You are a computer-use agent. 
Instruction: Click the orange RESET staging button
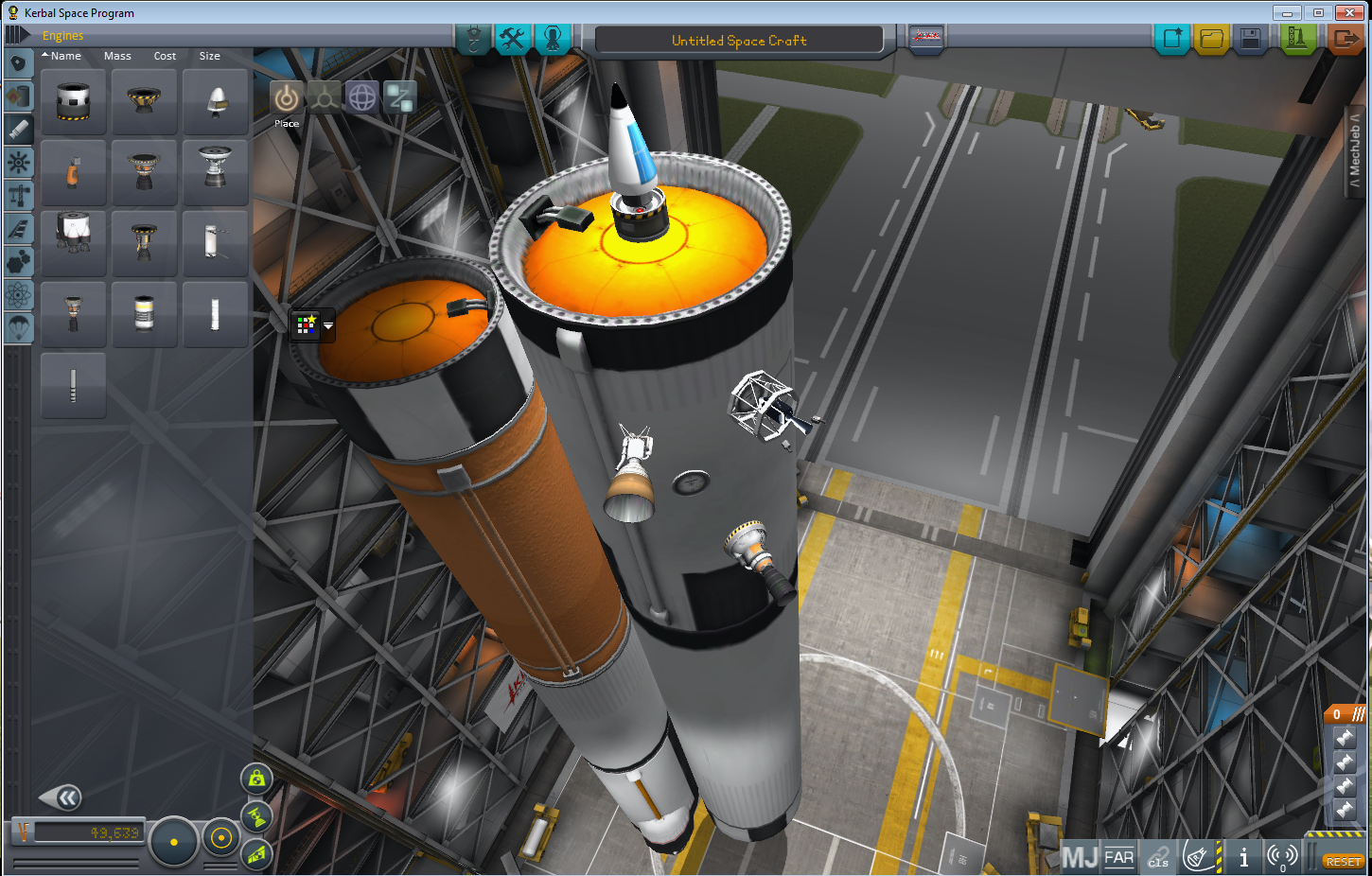click(1343, 861)
